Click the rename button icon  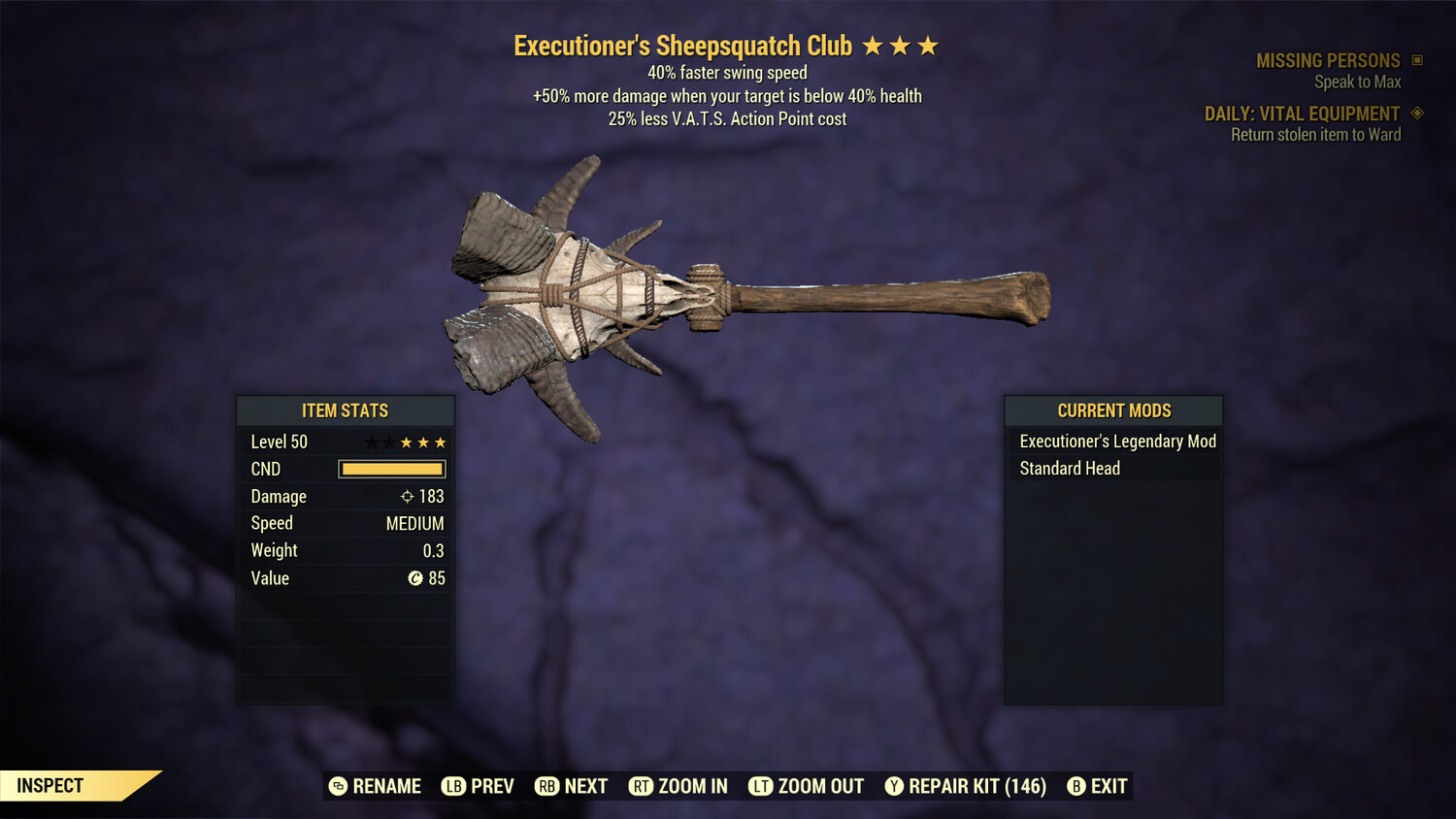click(x=338, y=786)
